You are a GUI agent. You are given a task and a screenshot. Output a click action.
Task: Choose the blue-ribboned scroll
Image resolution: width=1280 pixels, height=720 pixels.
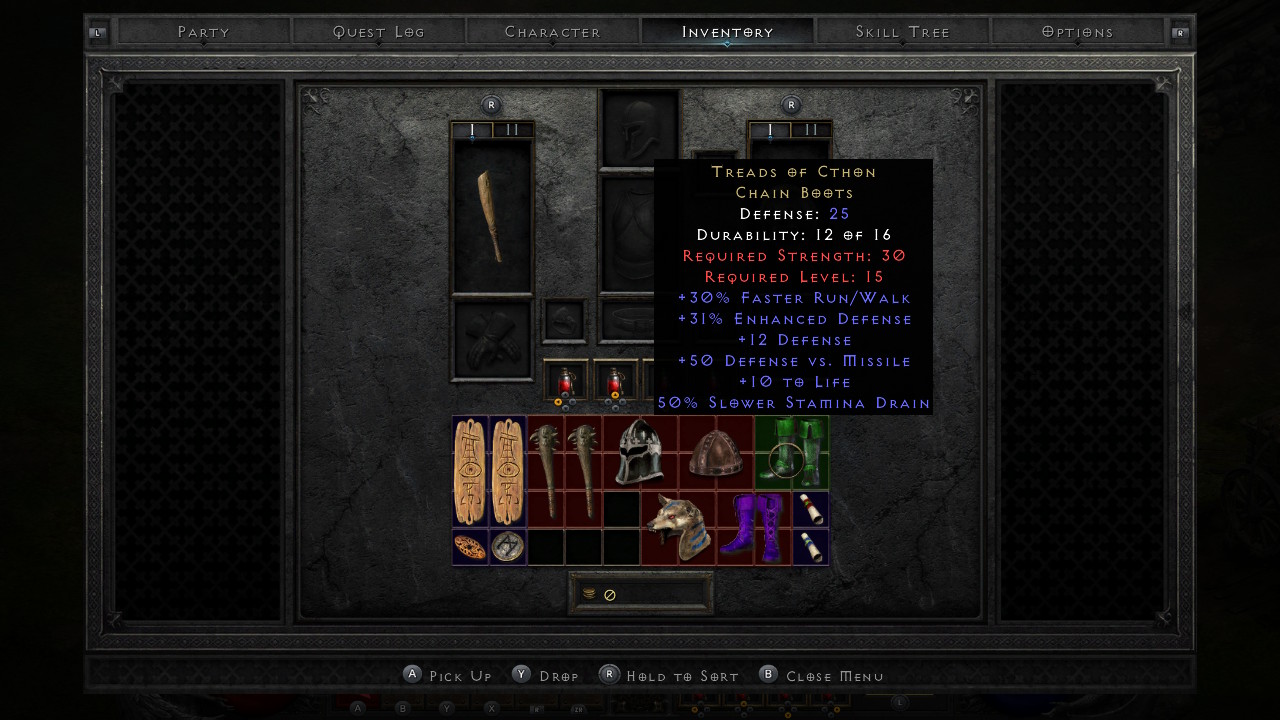coord(810,547)
